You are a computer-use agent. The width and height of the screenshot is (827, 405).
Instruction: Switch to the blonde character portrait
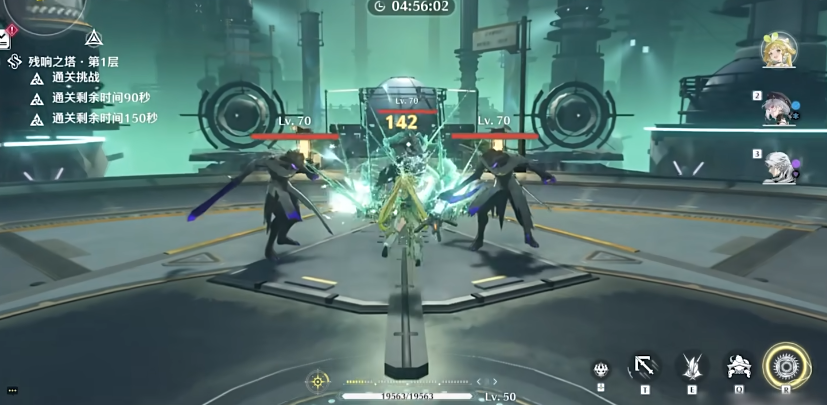pos(775,50)
